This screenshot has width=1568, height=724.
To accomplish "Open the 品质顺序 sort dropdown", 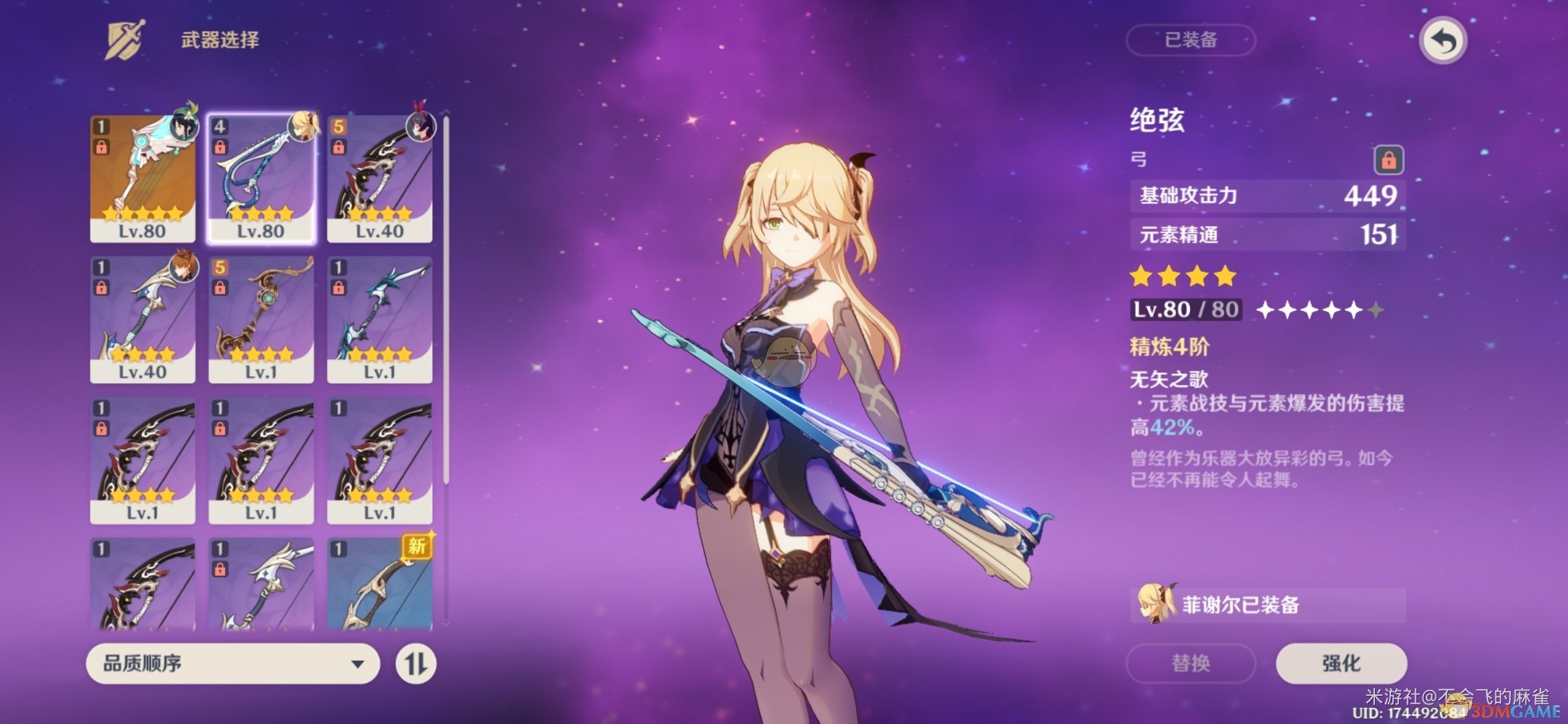I will coord(233,664).
